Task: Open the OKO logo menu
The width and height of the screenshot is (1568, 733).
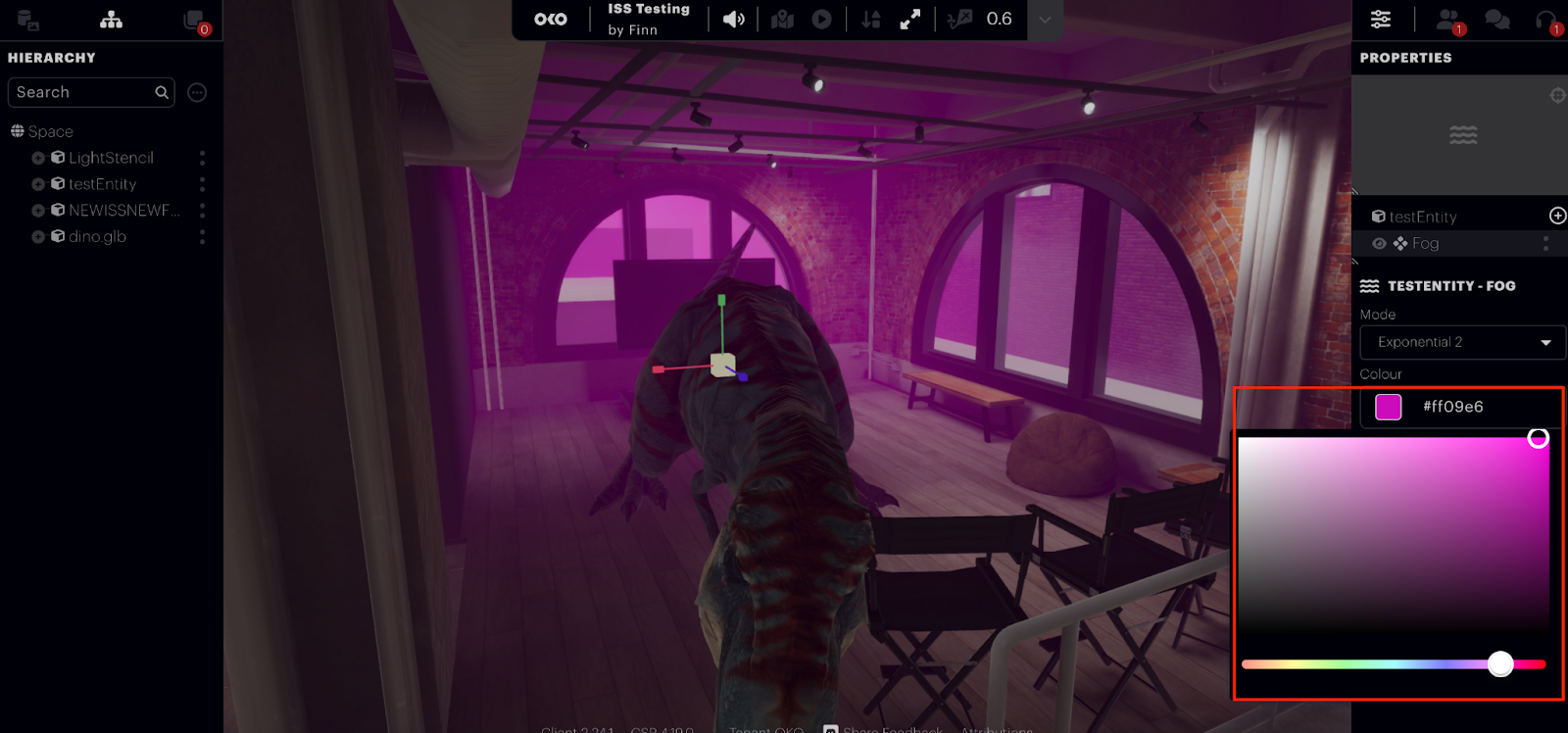Action: coord(551,20)
